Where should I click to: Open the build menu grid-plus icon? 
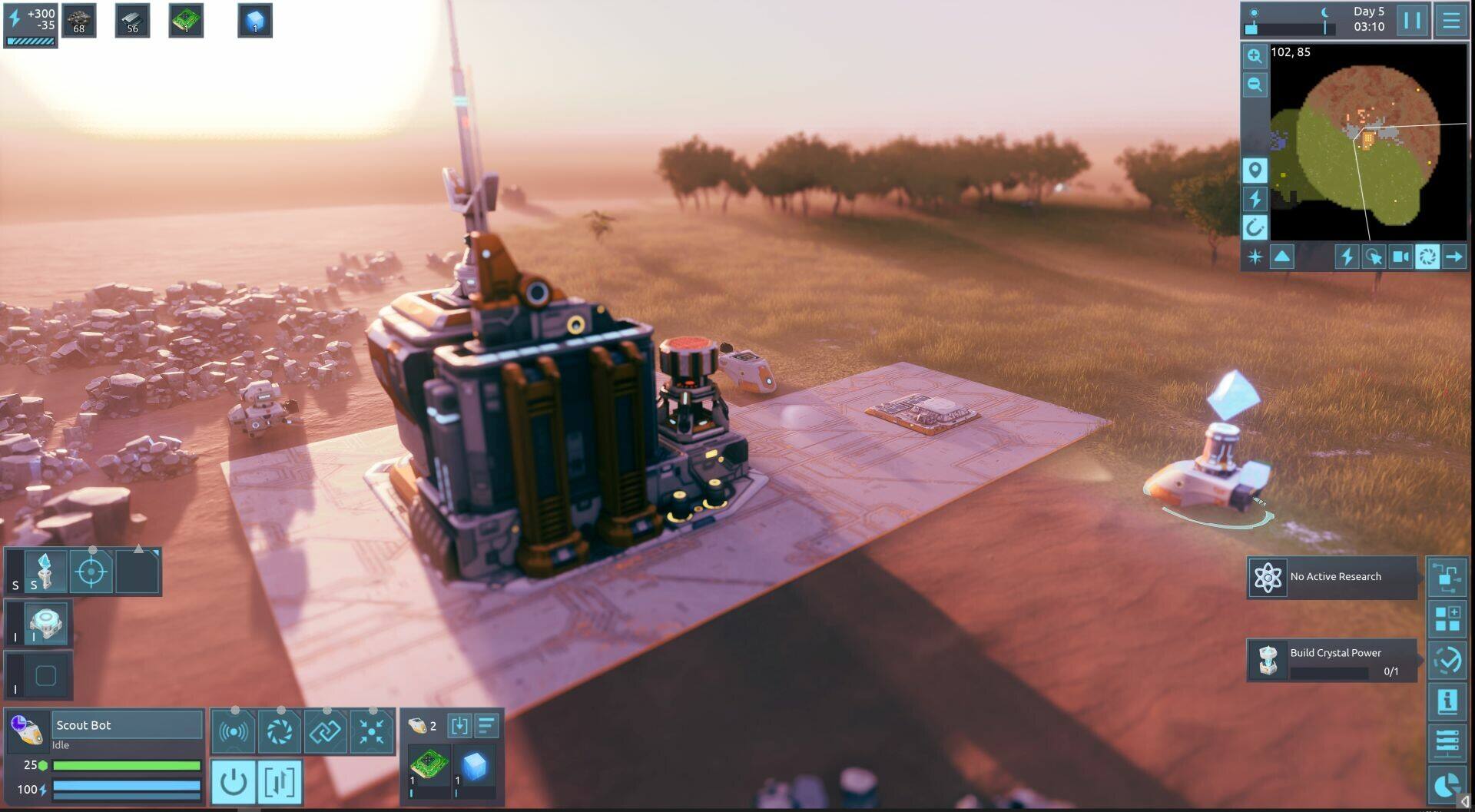[1447, 618]
